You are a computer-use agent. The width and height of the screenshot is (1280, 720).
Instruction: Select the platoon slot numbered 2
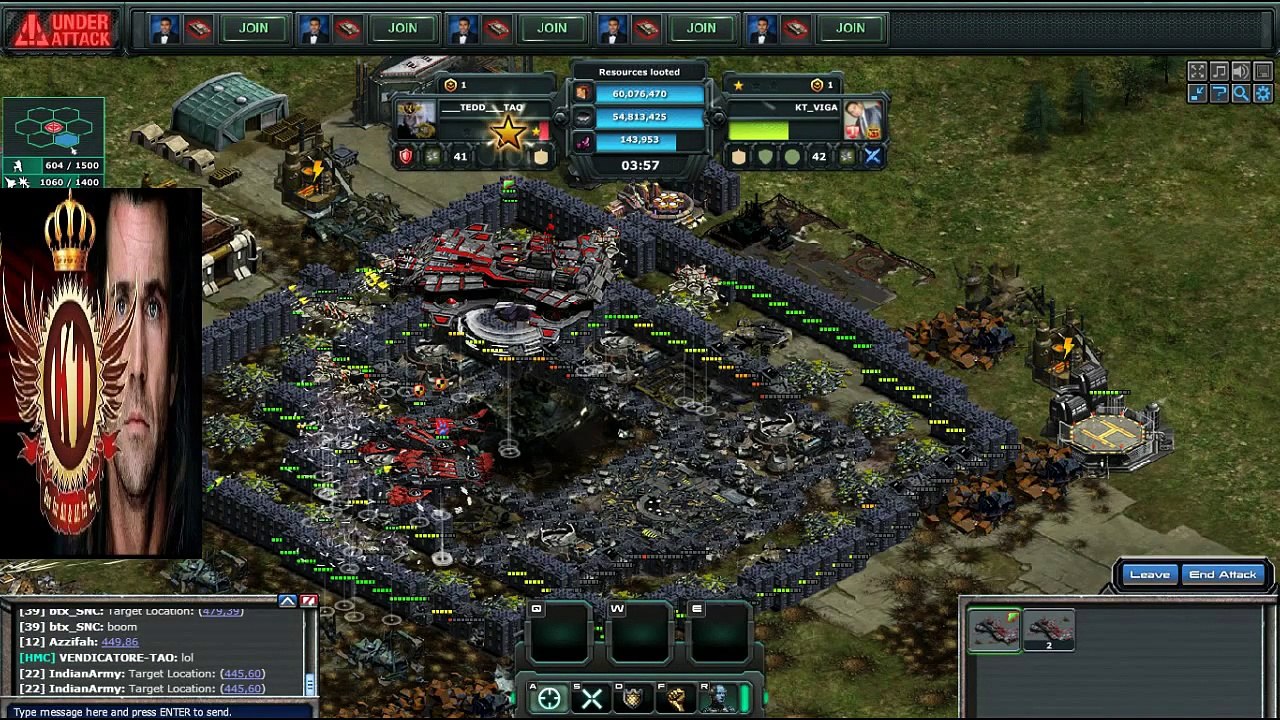[x=1049, y=630]
